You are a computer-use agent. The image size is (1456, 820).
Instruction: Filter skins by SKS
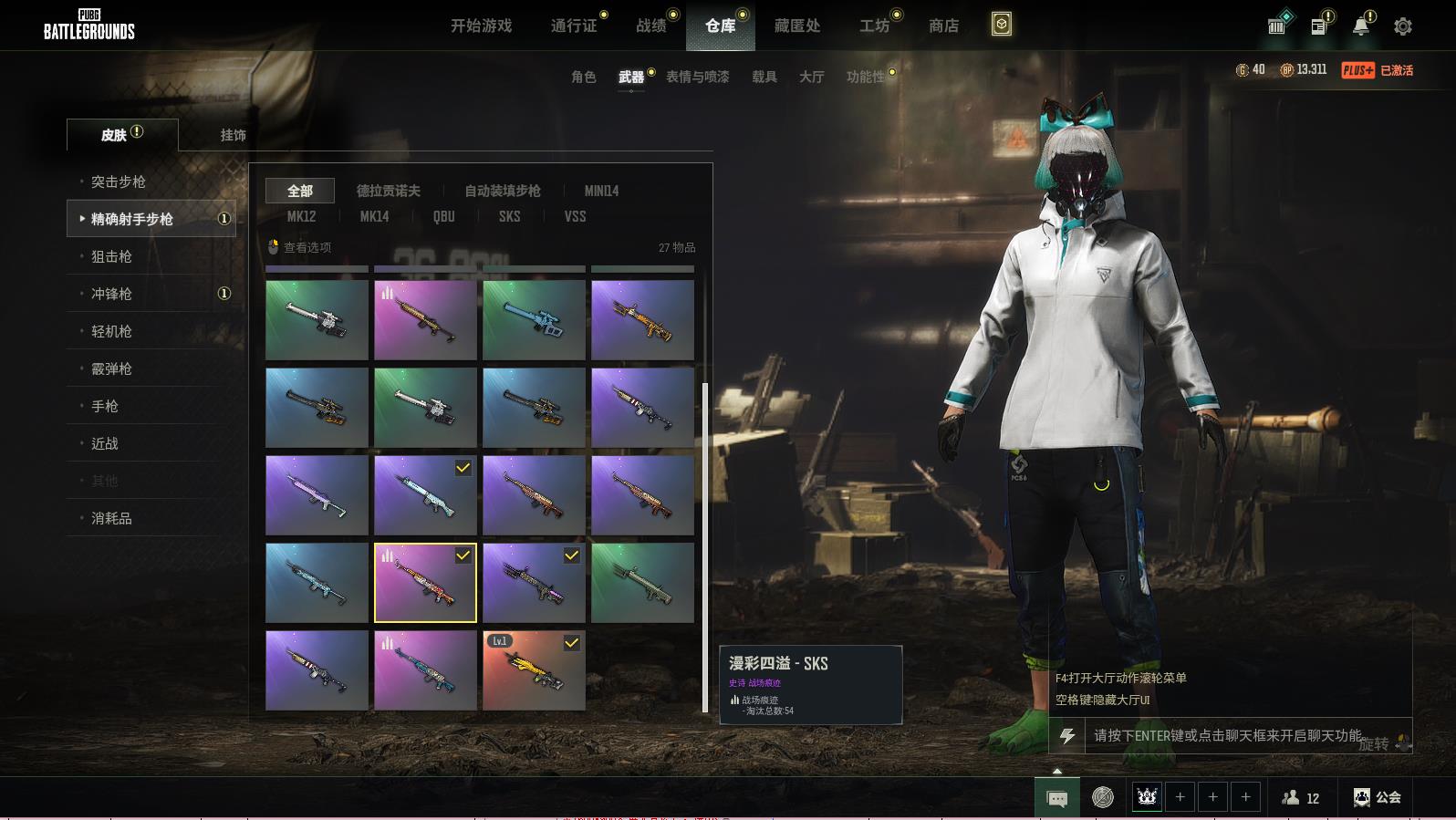click(x=509, y=216)
